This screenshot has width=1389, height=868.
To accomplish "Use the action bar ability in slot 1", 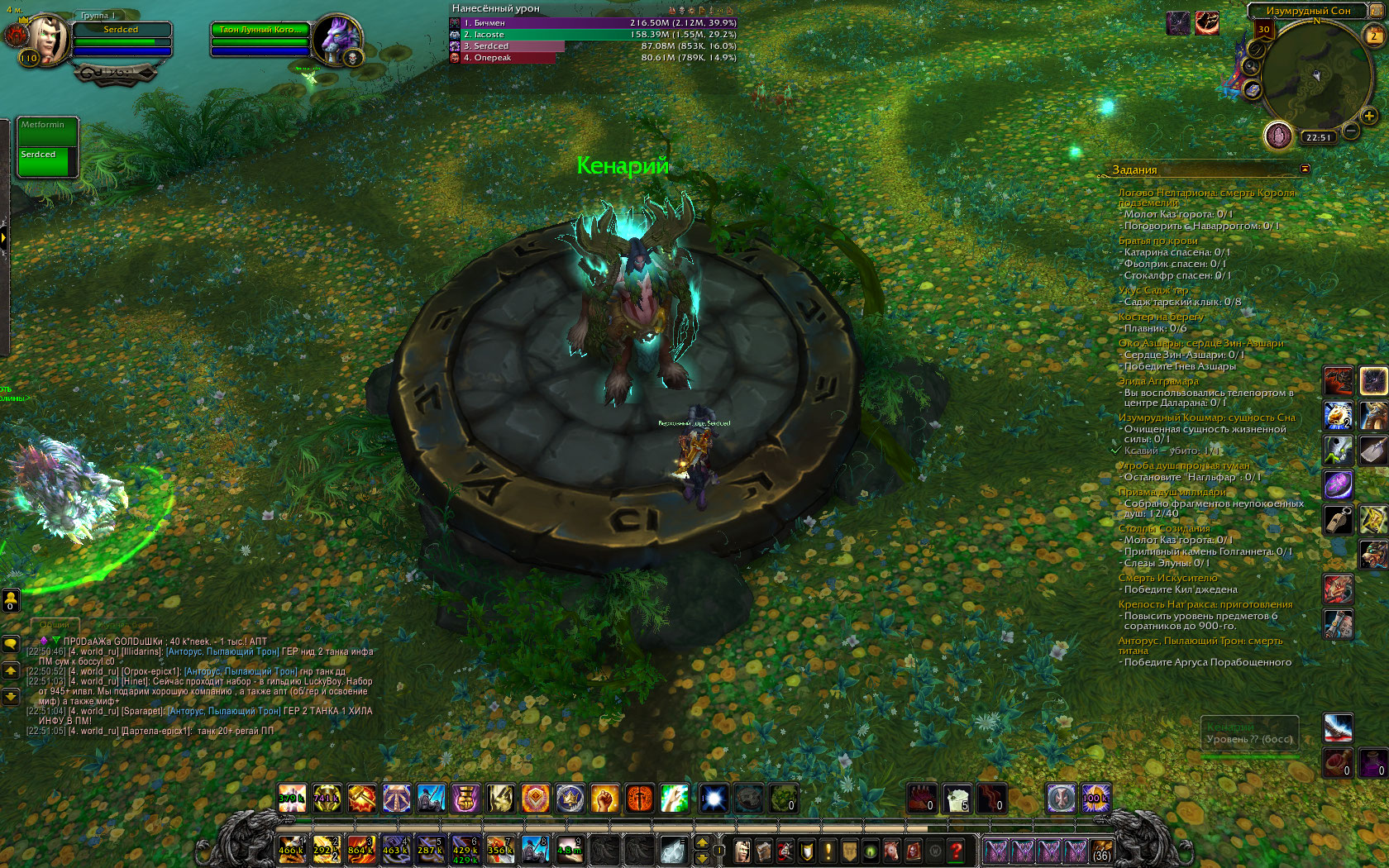I will click(x=292, y=849).
